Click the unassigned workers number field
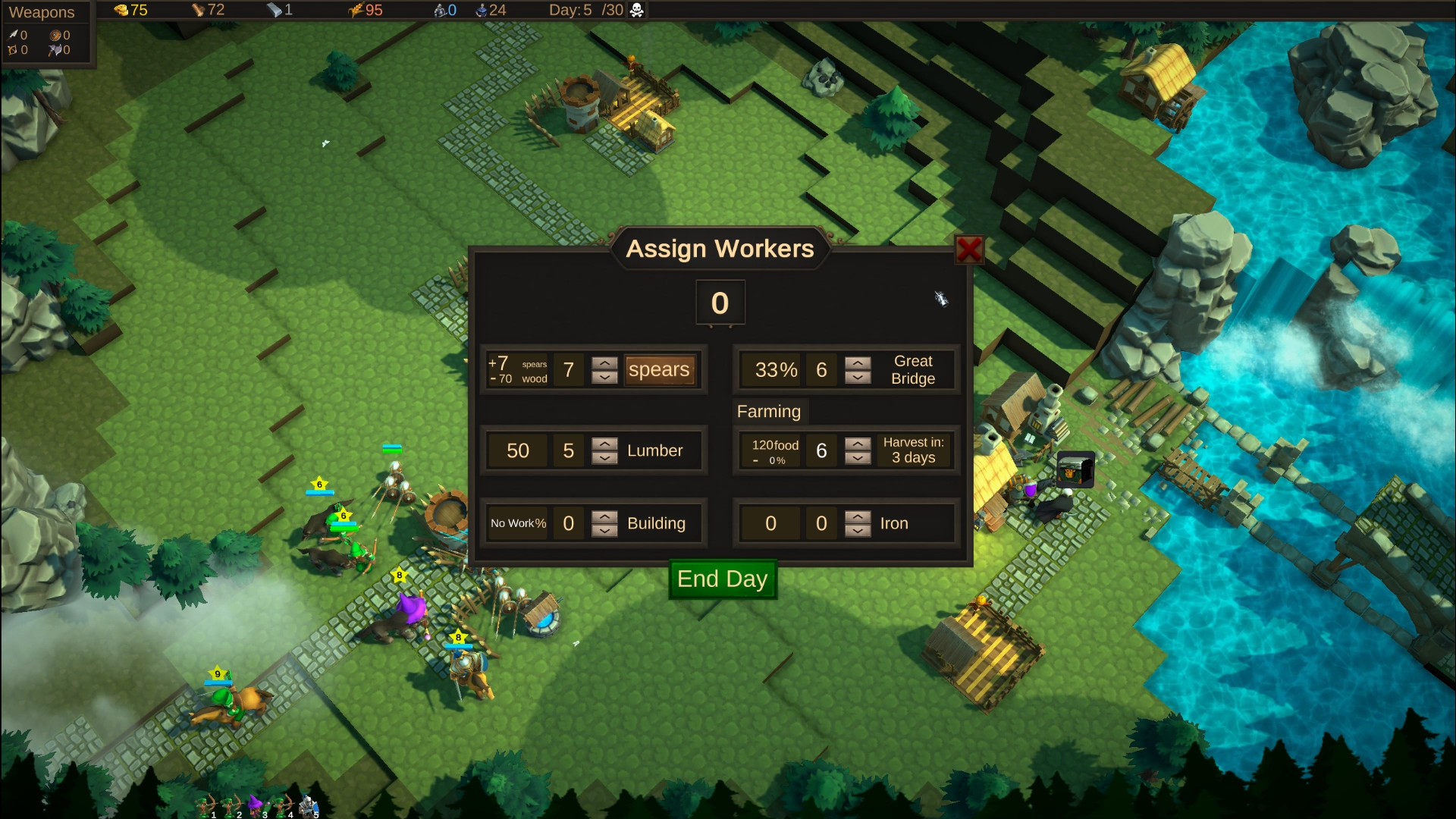This screenshot has height=819, width=1456. [720, 303]
